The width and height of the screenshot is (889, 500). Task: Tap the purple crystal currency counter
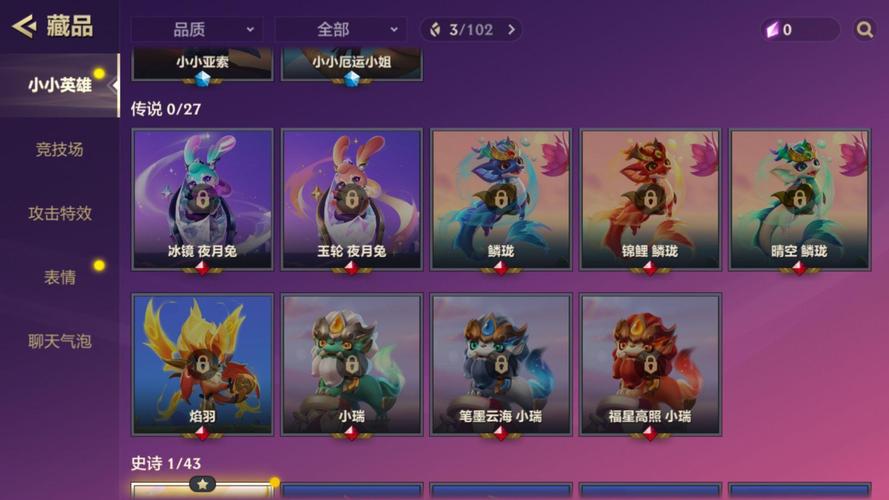pyautogui.click(x=799, y=29)
